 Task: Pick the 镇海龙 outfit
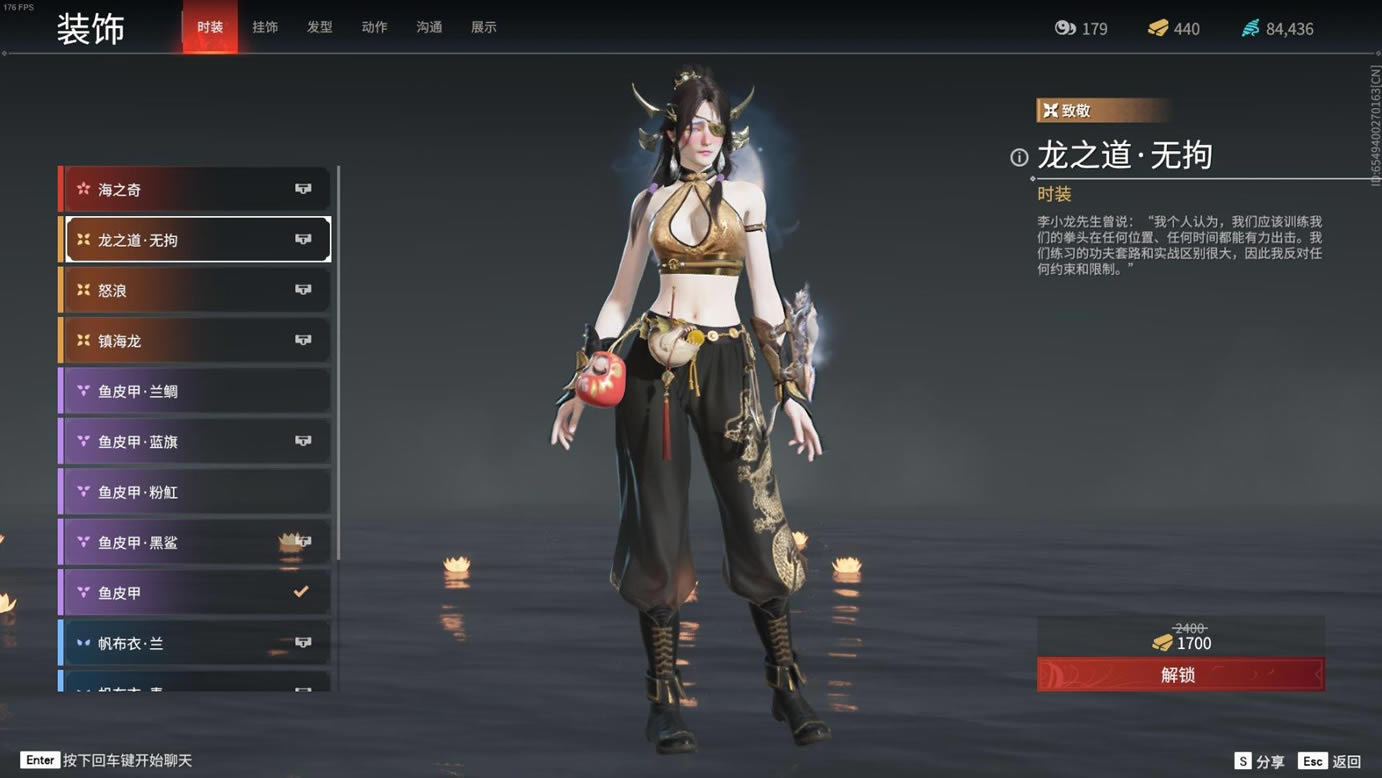click(x=197, y=341)
